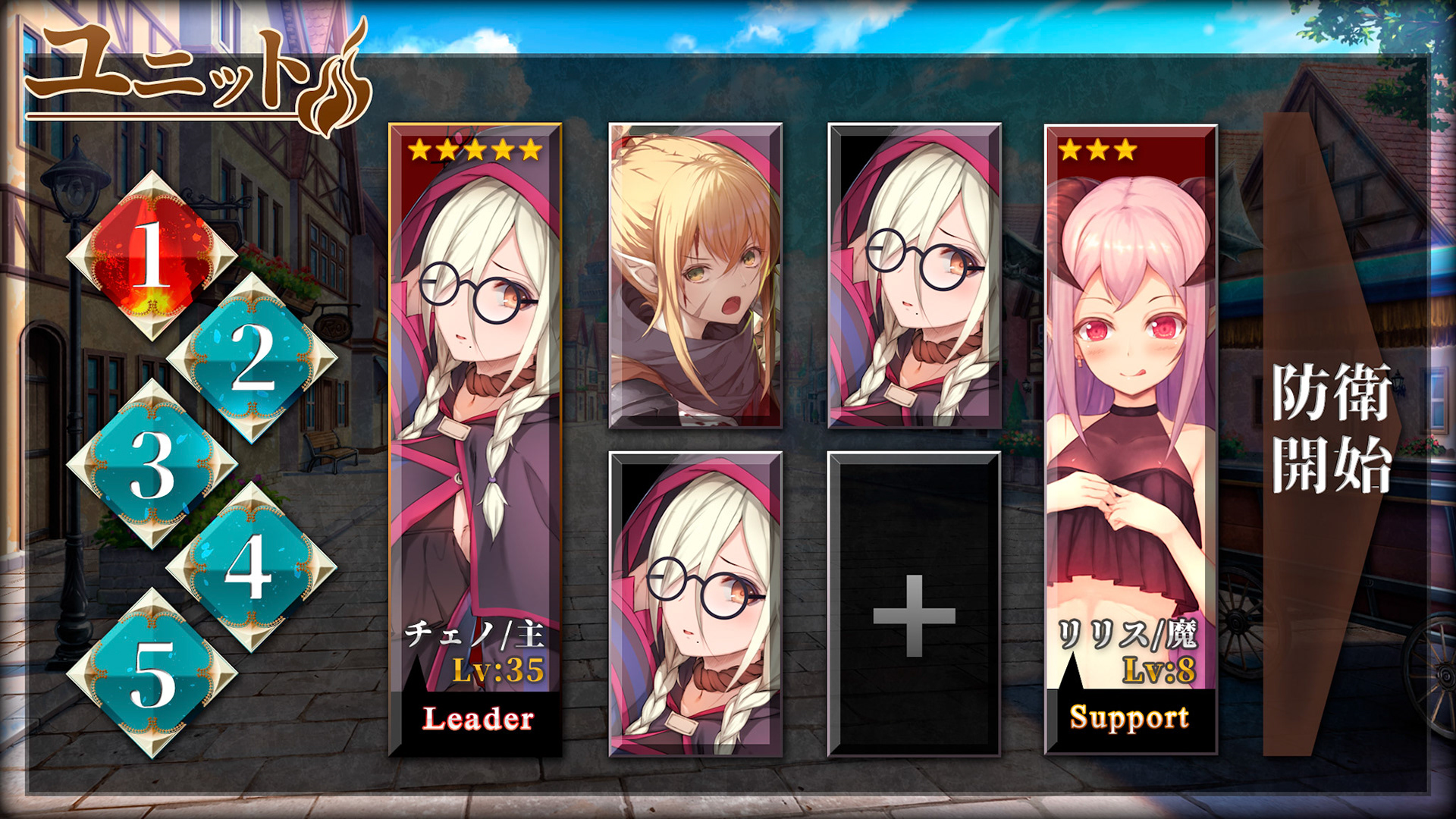Add a unit to the empty plus slot
This screenshot has width=1456, height=819.
point(914,604)
